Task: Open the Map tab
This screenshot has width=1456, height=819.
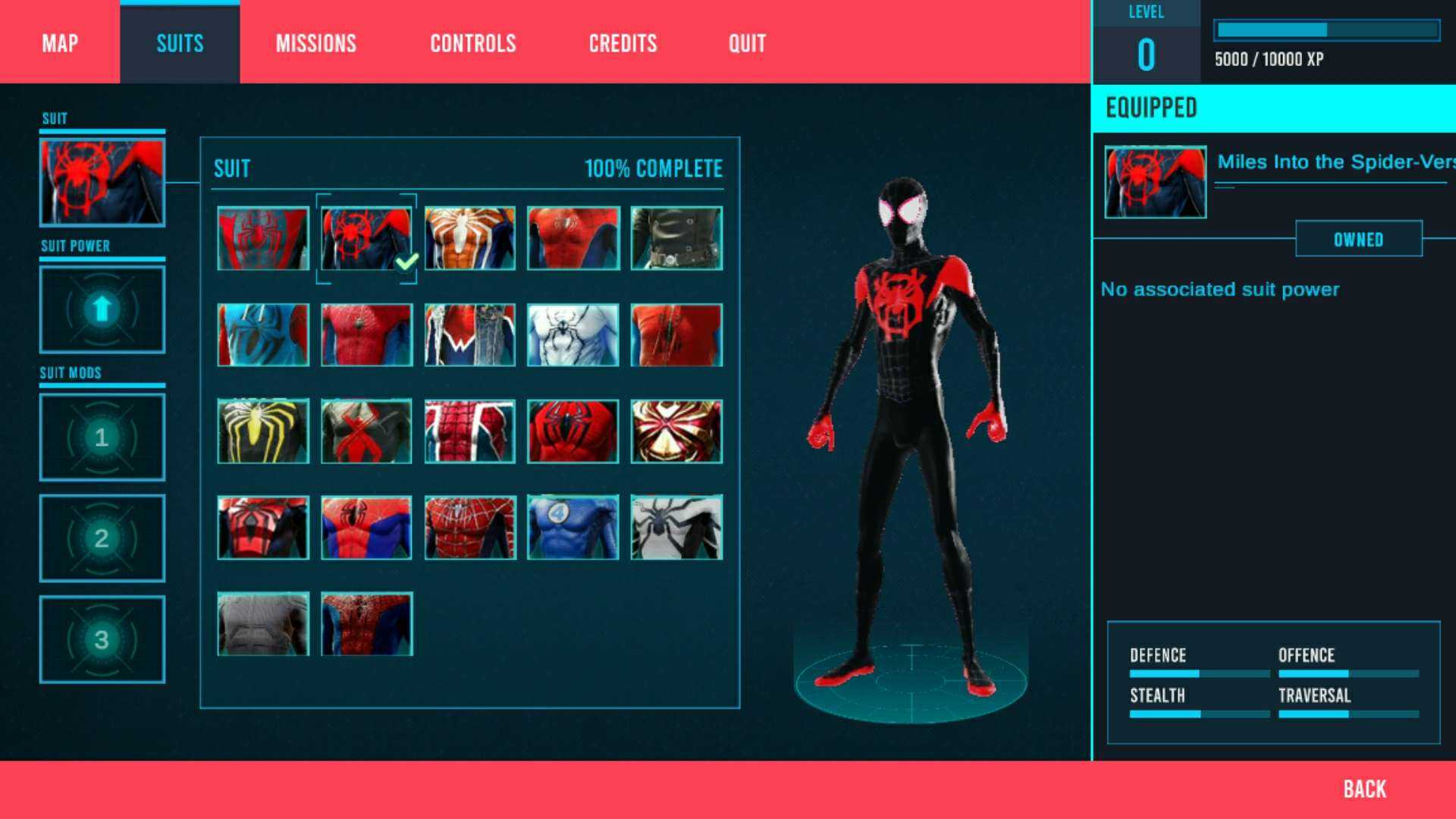Action: 60,43
